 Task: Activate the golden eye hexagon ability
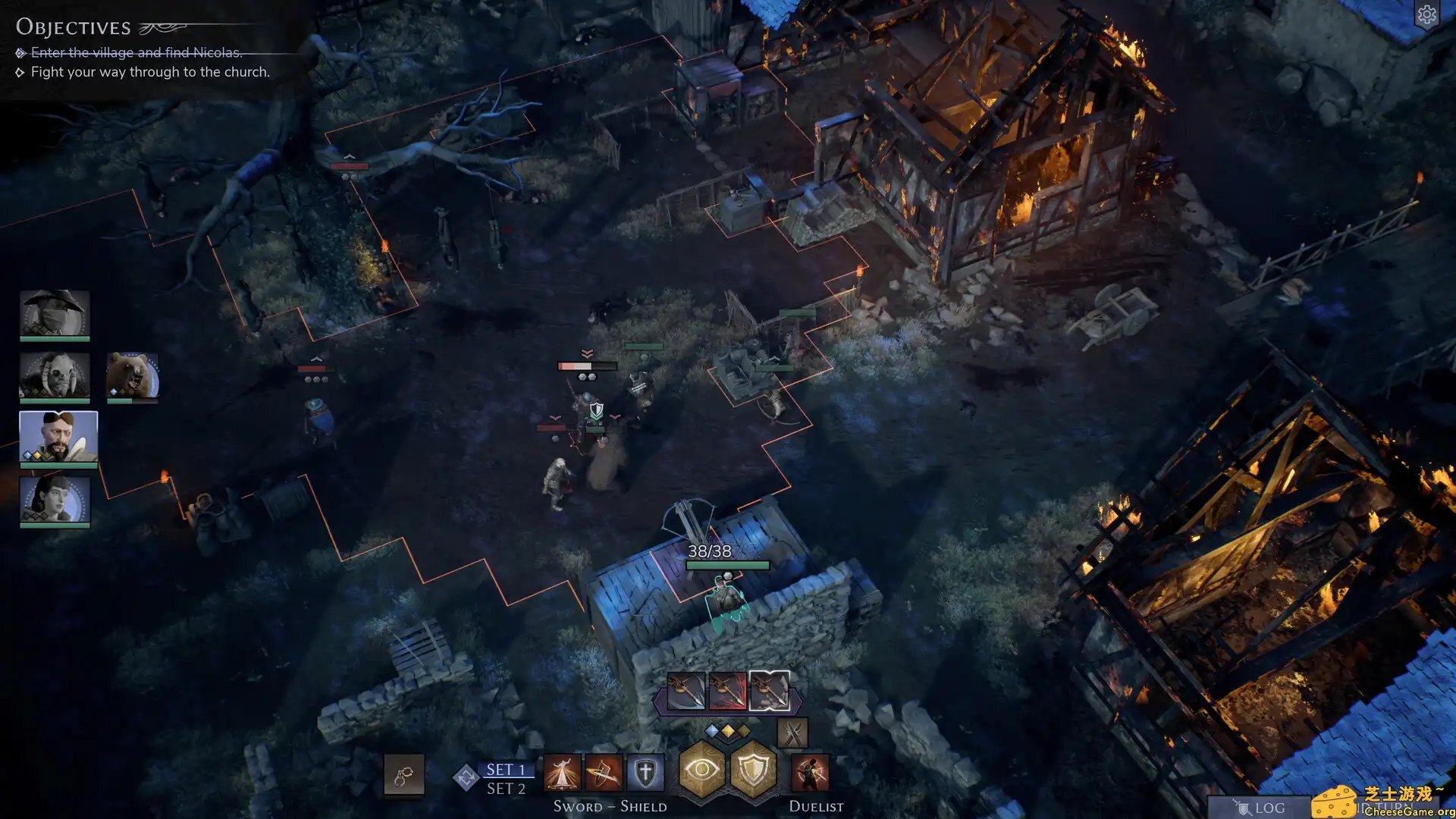(702, 770)
